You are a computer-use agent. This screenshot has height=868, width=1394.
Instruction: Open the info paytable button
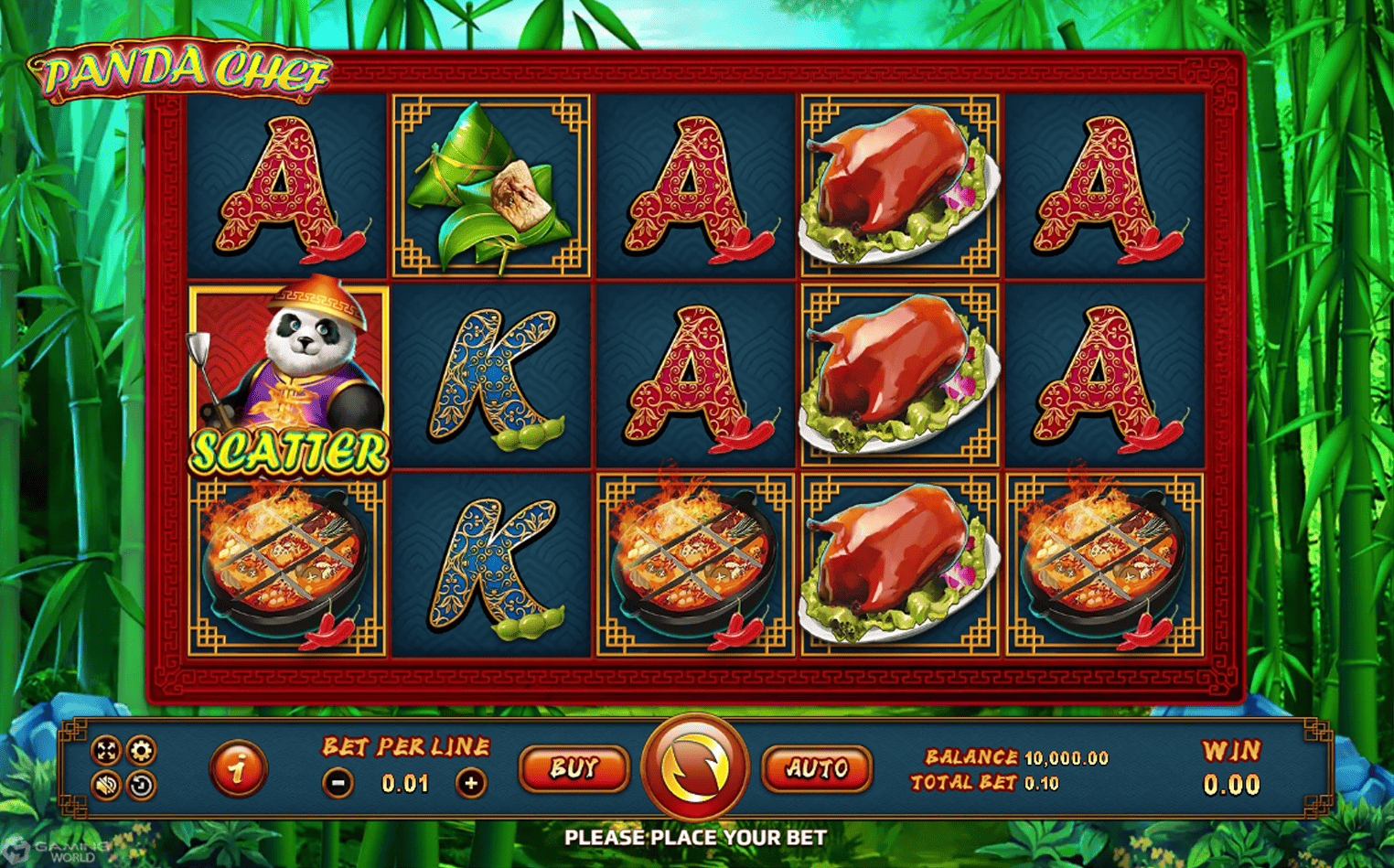[x=238, y=768]
